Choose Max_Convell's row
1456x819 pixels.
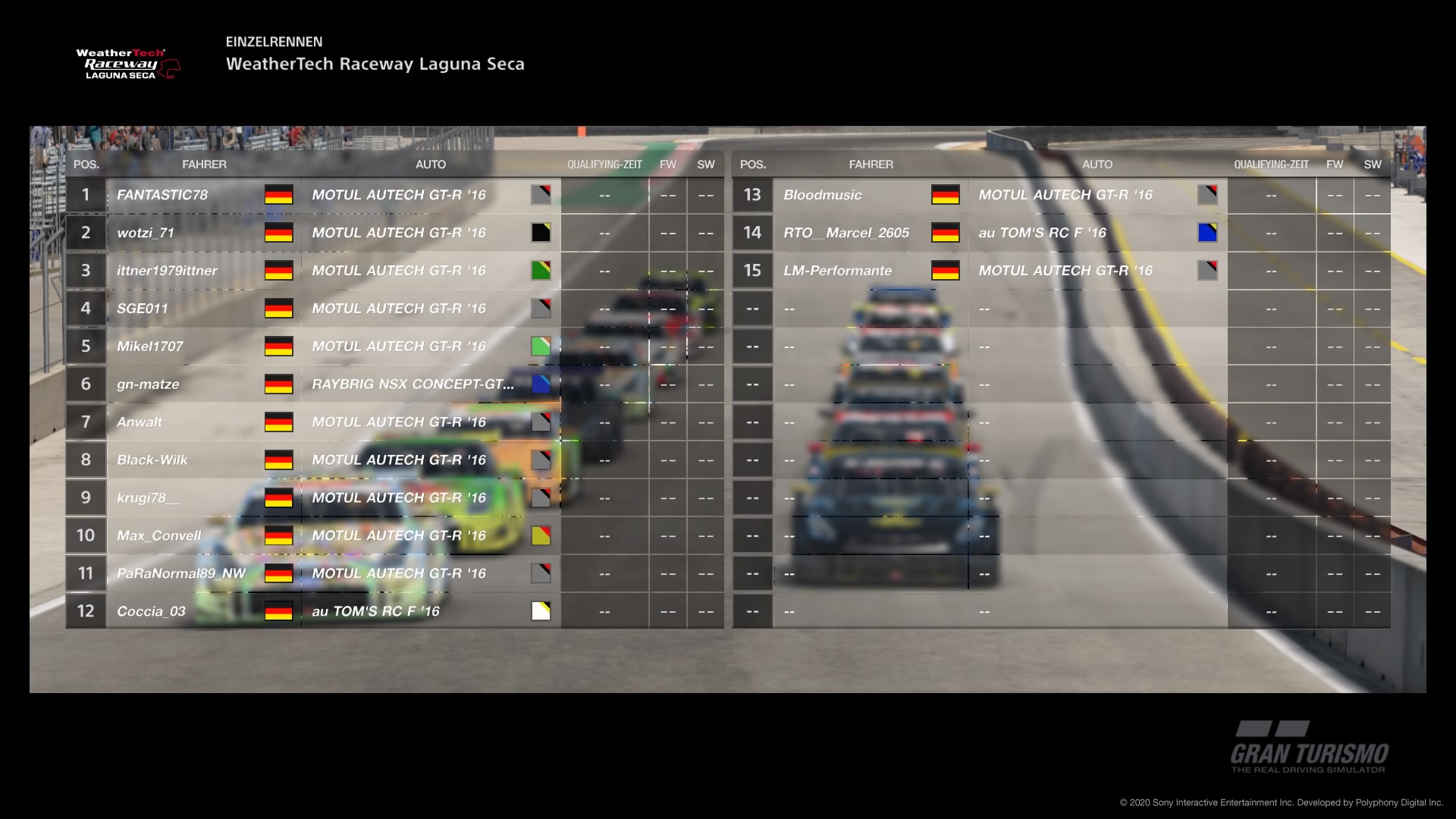(x=158, y=536)
